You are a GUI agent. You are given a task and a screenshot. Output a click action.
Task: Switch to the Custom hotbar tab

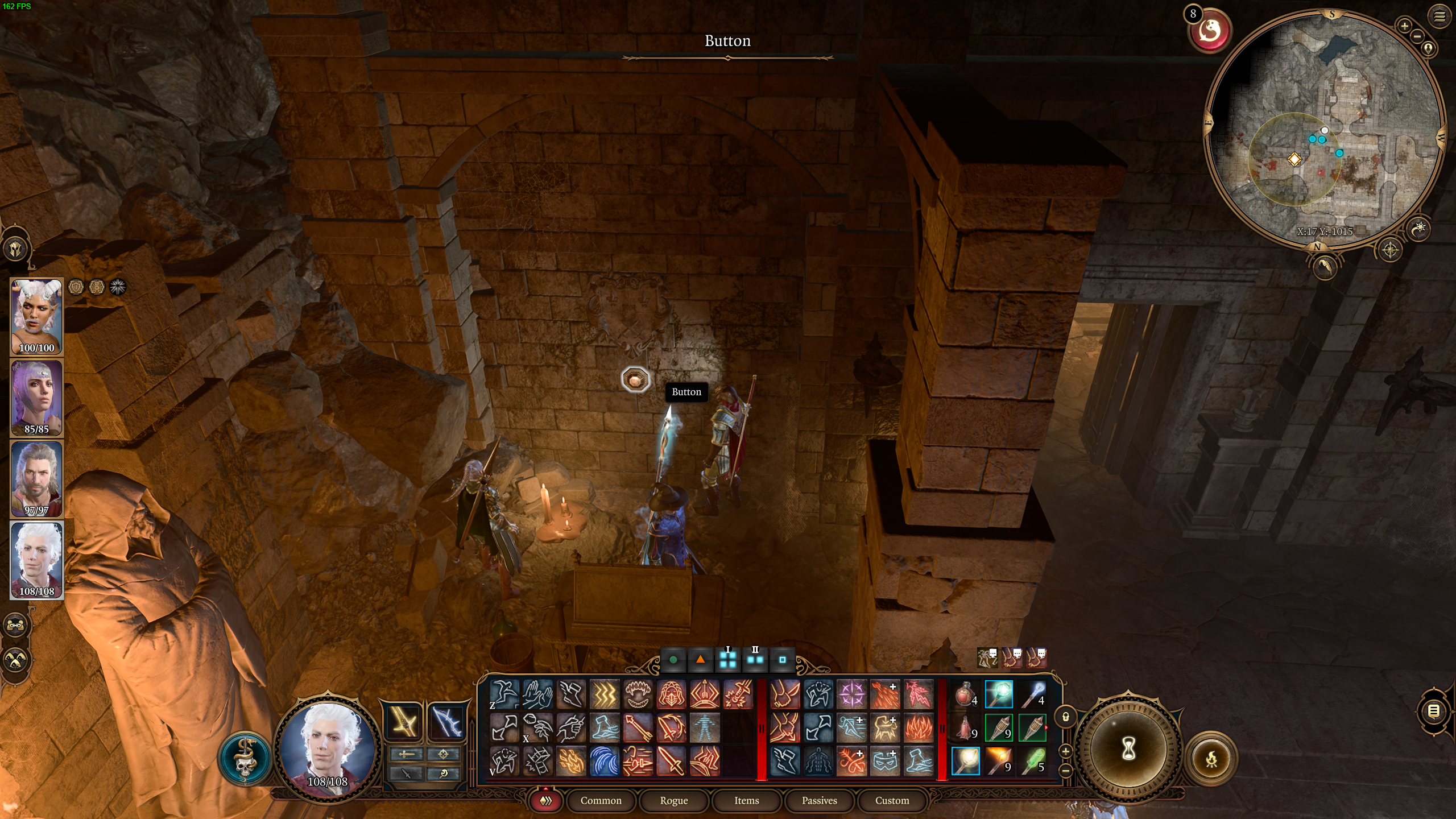(892, 801)
